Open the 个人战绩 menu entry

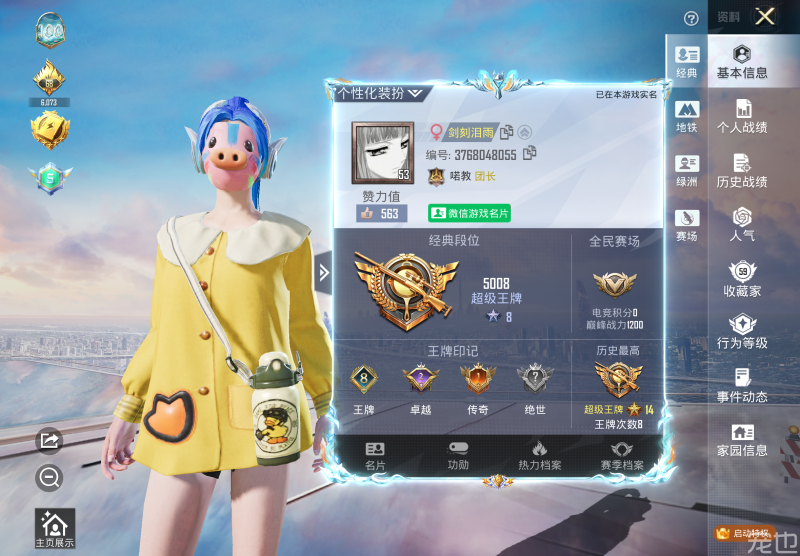[742, 116]
